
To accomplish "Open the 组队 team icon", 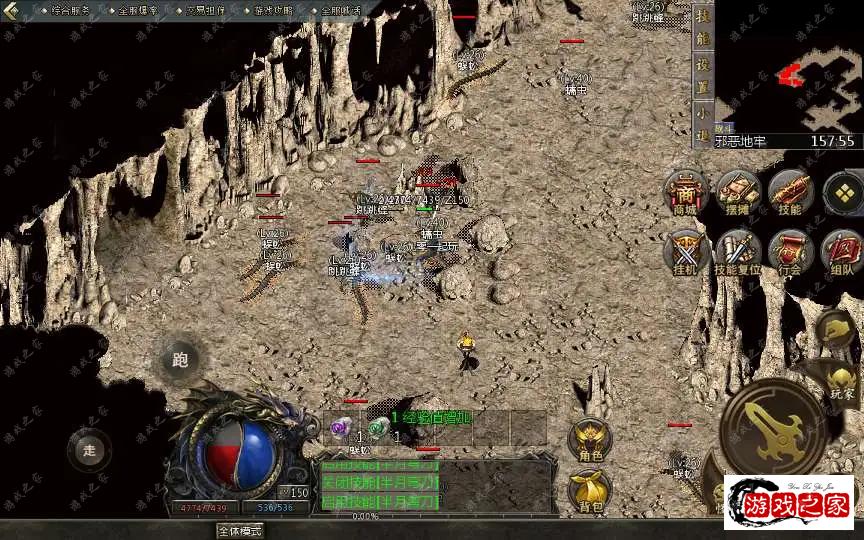I will click(841, 251).
